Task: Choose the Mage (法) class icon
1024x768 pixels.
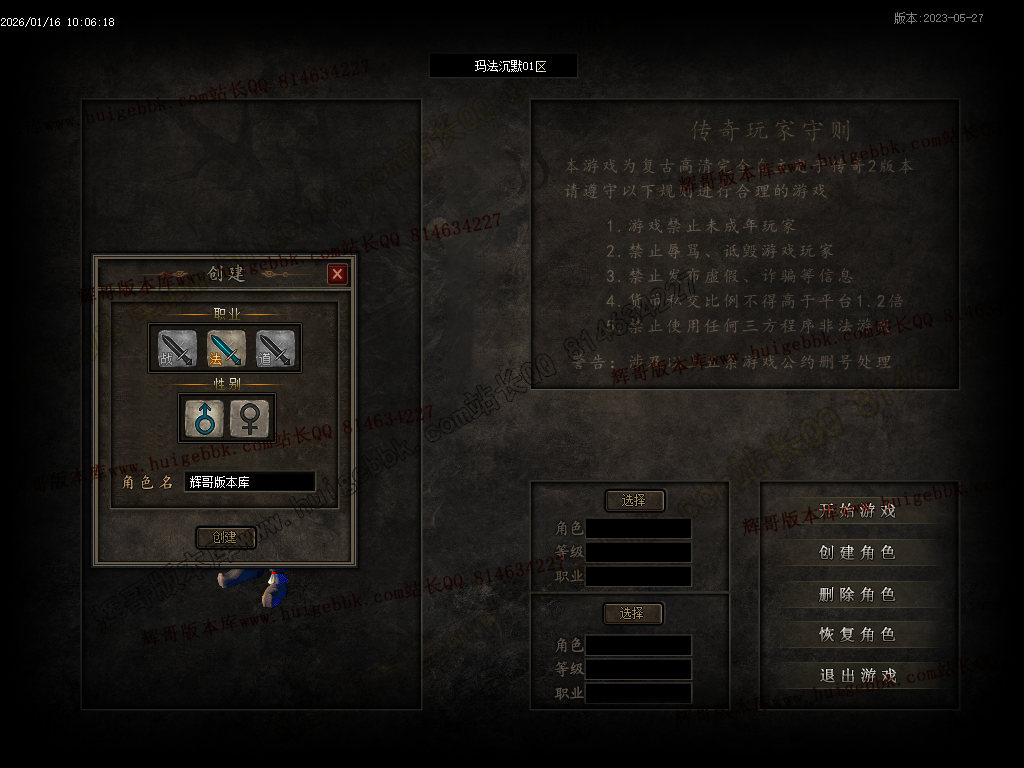Action: [225, 348]
